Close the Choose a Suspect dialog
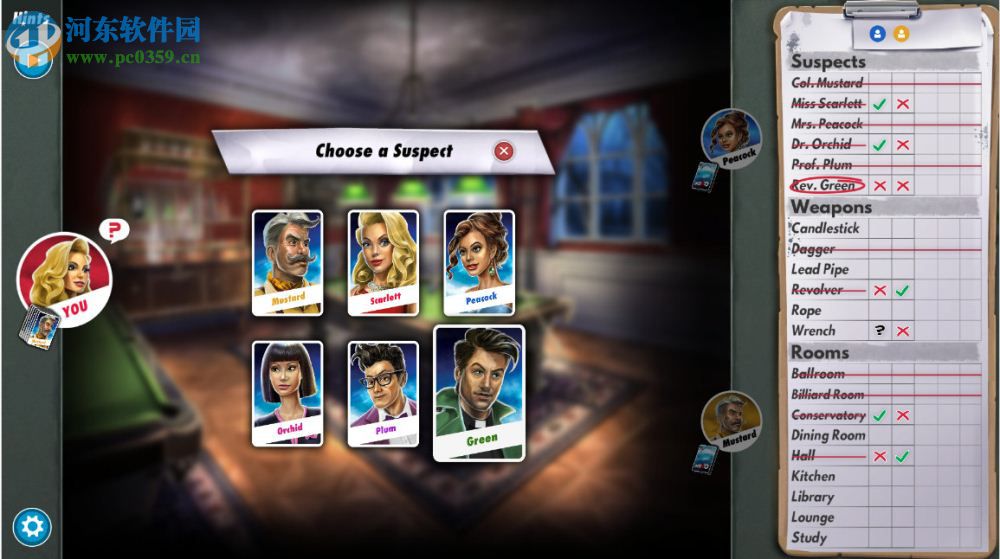This screenshot has width=1000, height=559. click(504, 151)
